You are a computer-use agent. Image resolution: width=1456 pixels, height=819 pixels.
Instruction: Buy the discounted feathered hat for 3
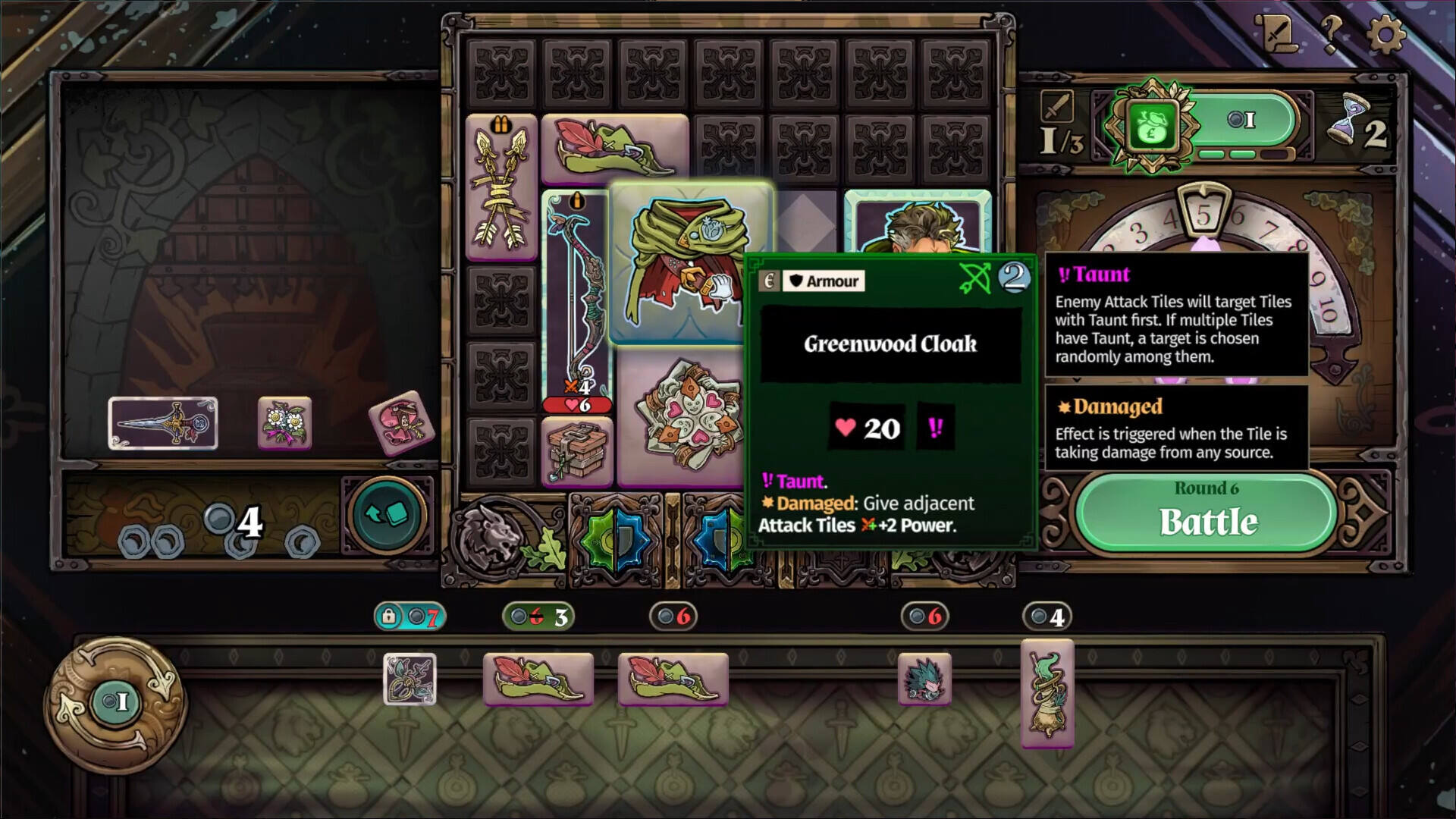[x=538, y=679]
